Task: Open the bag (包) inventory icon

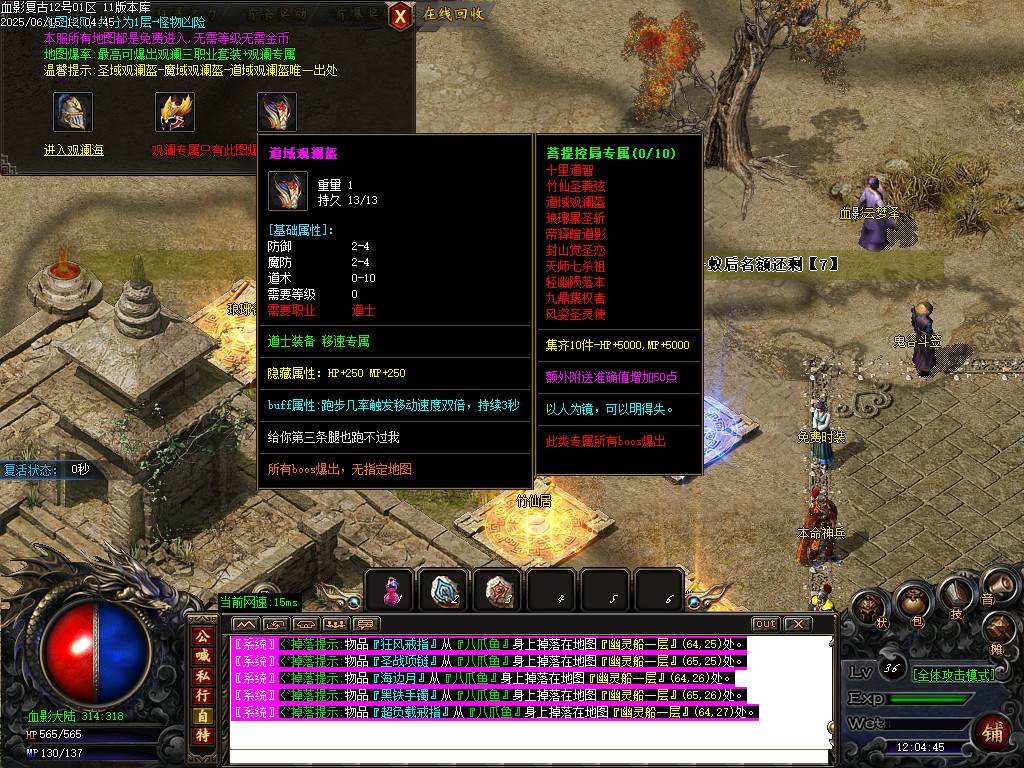Action: tap(911, 601)
